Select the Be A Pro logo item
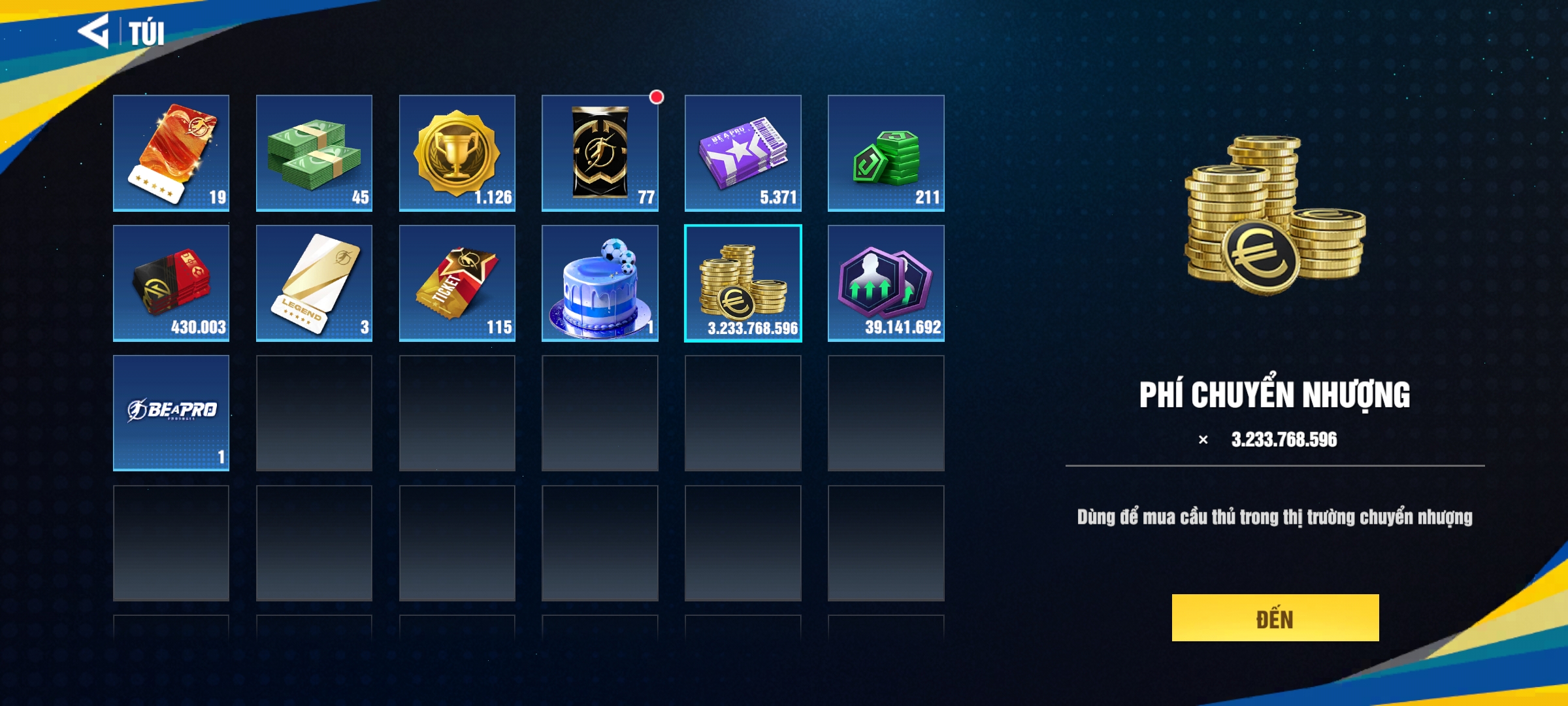1568x706 pixels. coord(171,413)
